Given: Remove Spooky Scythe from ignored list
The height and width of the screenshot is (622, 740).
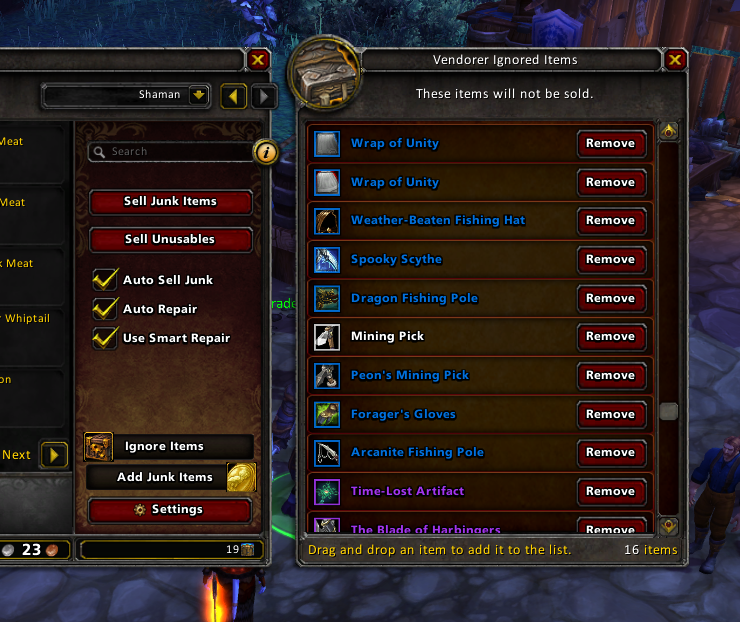Looking at the screenshot, I should tap(610, 259).
